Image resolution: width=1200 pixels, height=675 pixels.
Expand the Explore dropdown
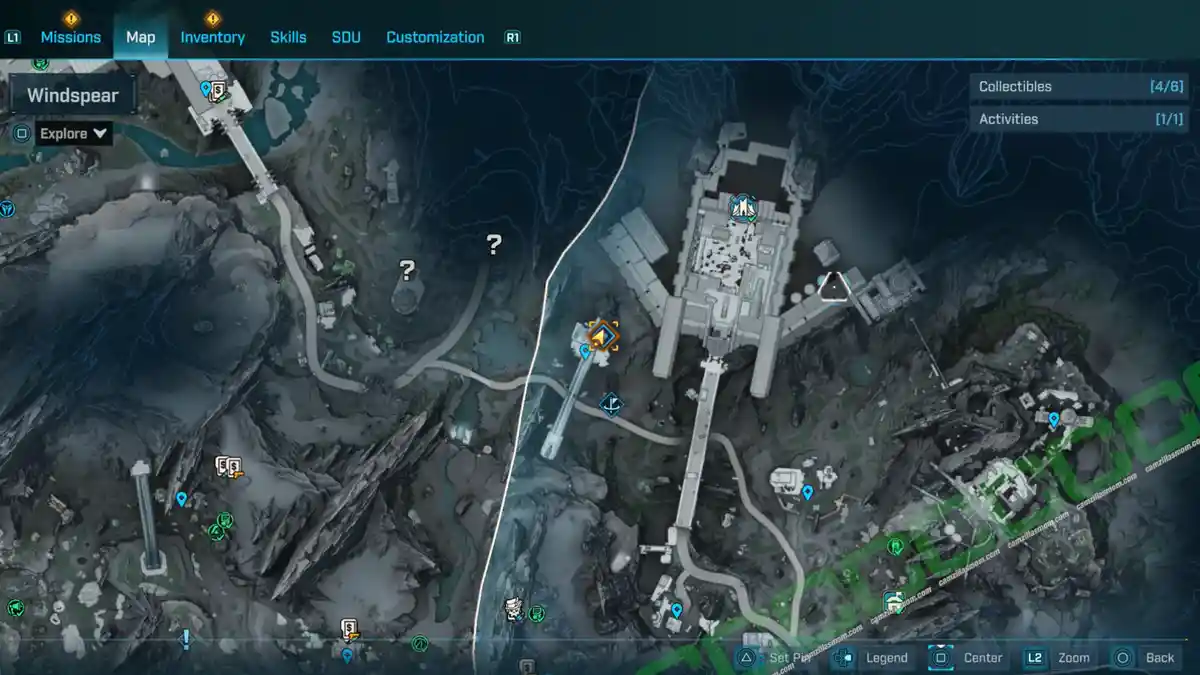click(x=74, y=133)
